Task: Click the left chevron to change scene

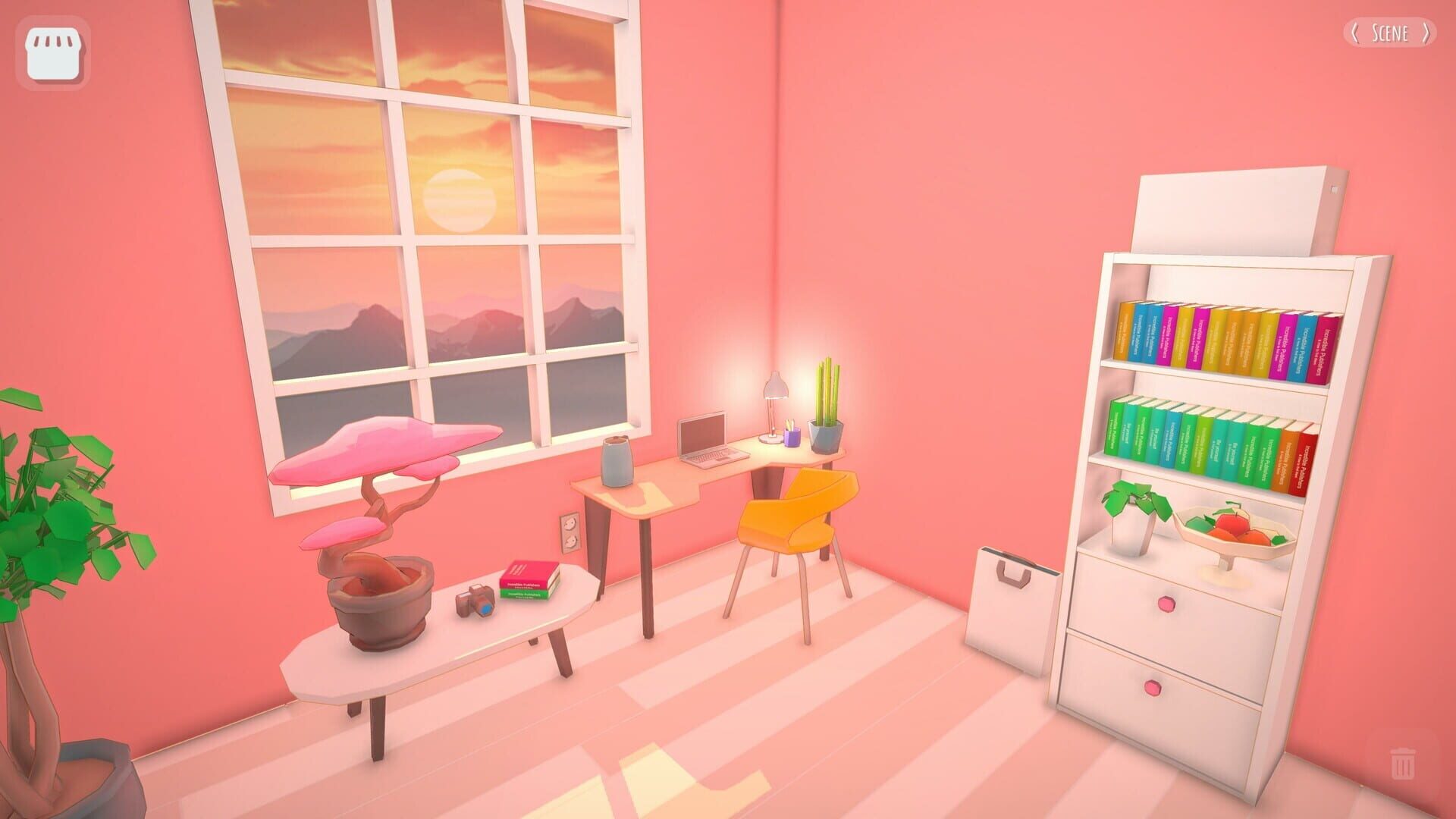Action: tap(1354, 33)
